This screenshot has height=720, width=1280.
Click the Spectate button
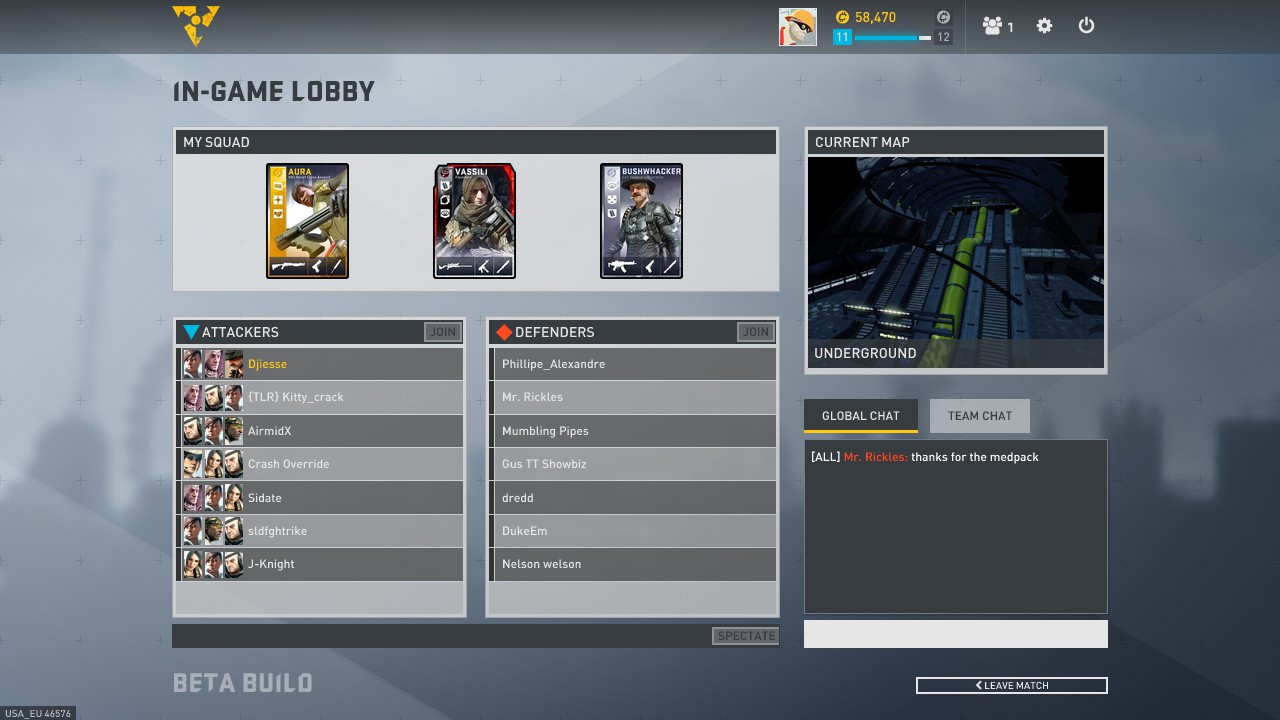point(746,636)
